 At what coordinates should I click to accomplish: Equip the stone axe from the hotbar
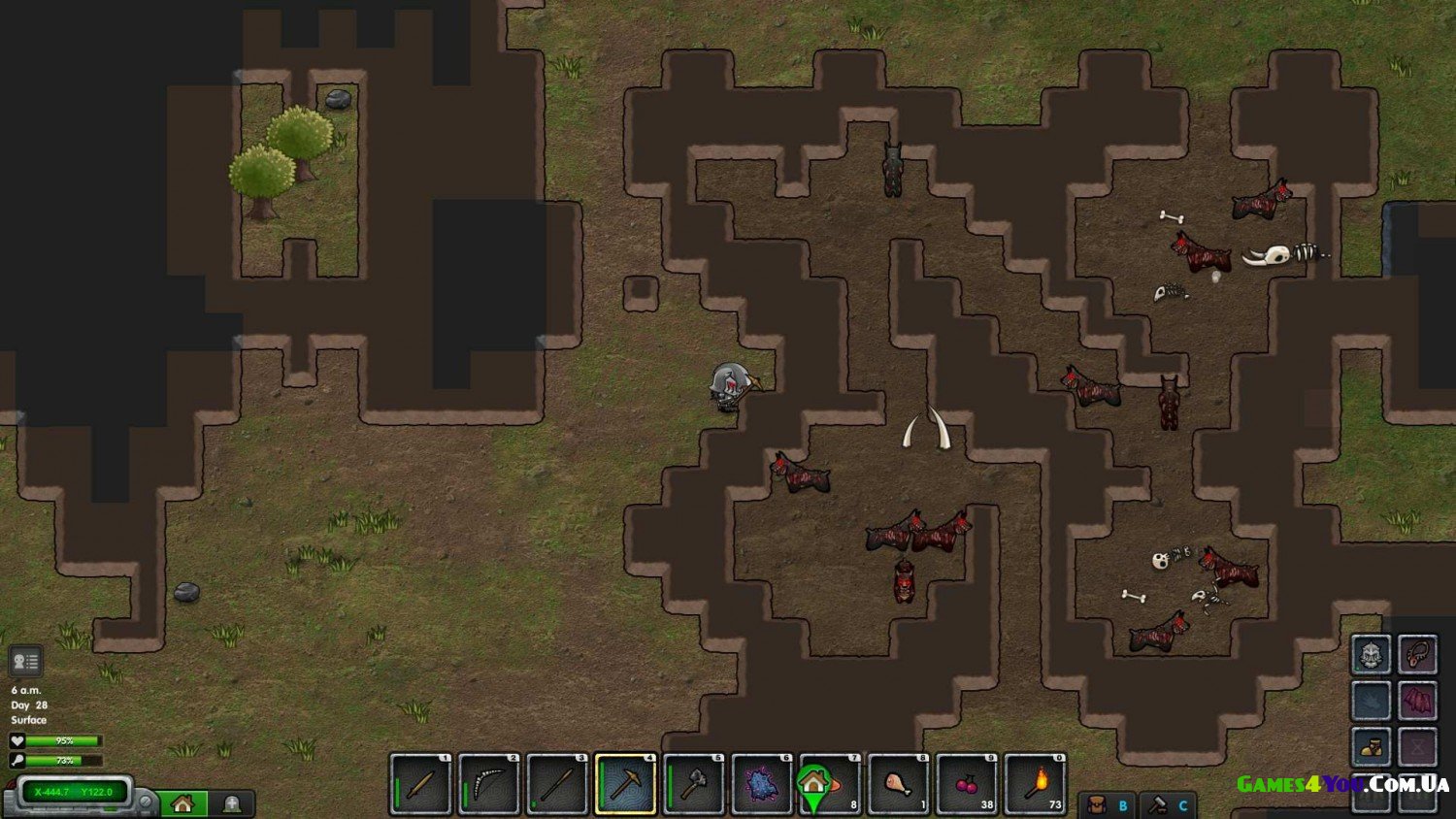(693, 784)
